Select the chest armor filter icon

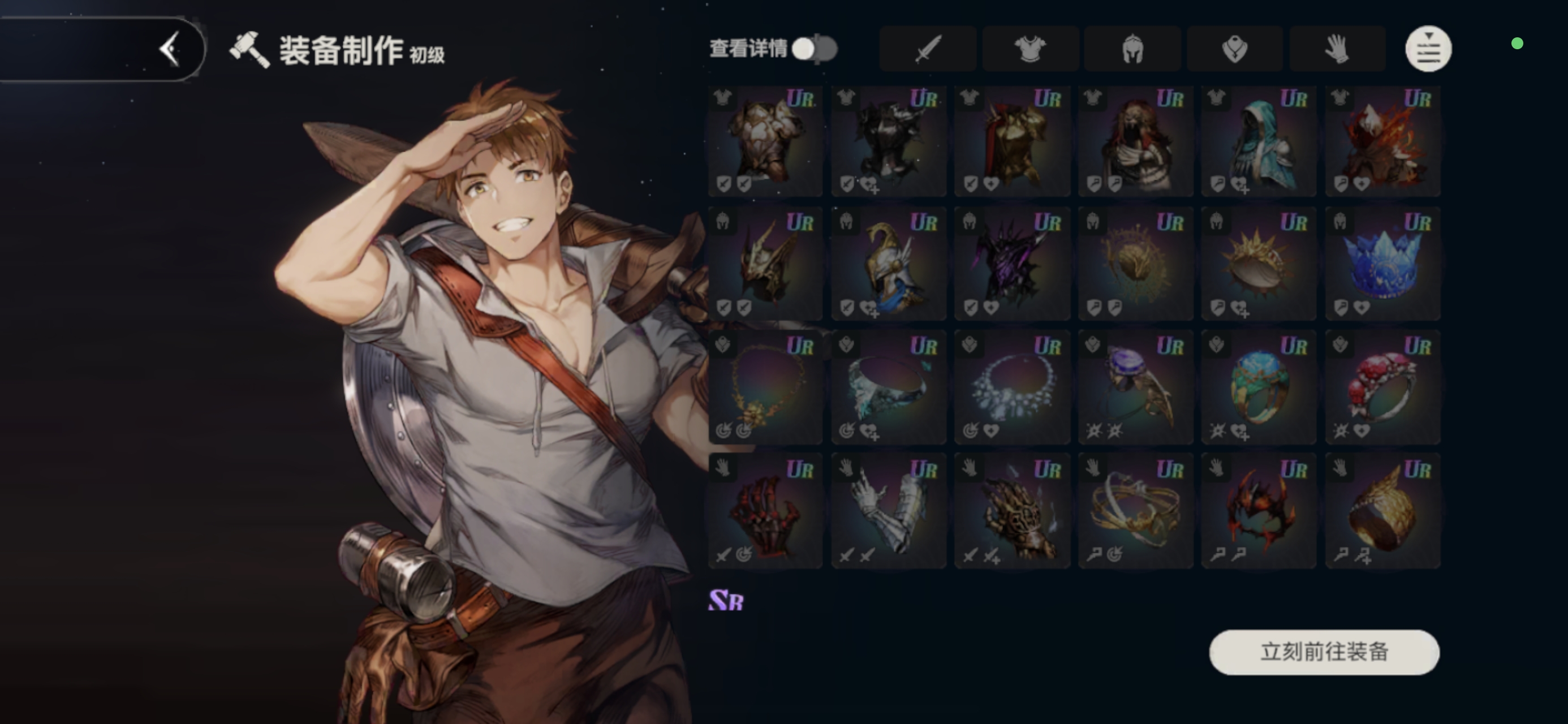(1030, 49)
